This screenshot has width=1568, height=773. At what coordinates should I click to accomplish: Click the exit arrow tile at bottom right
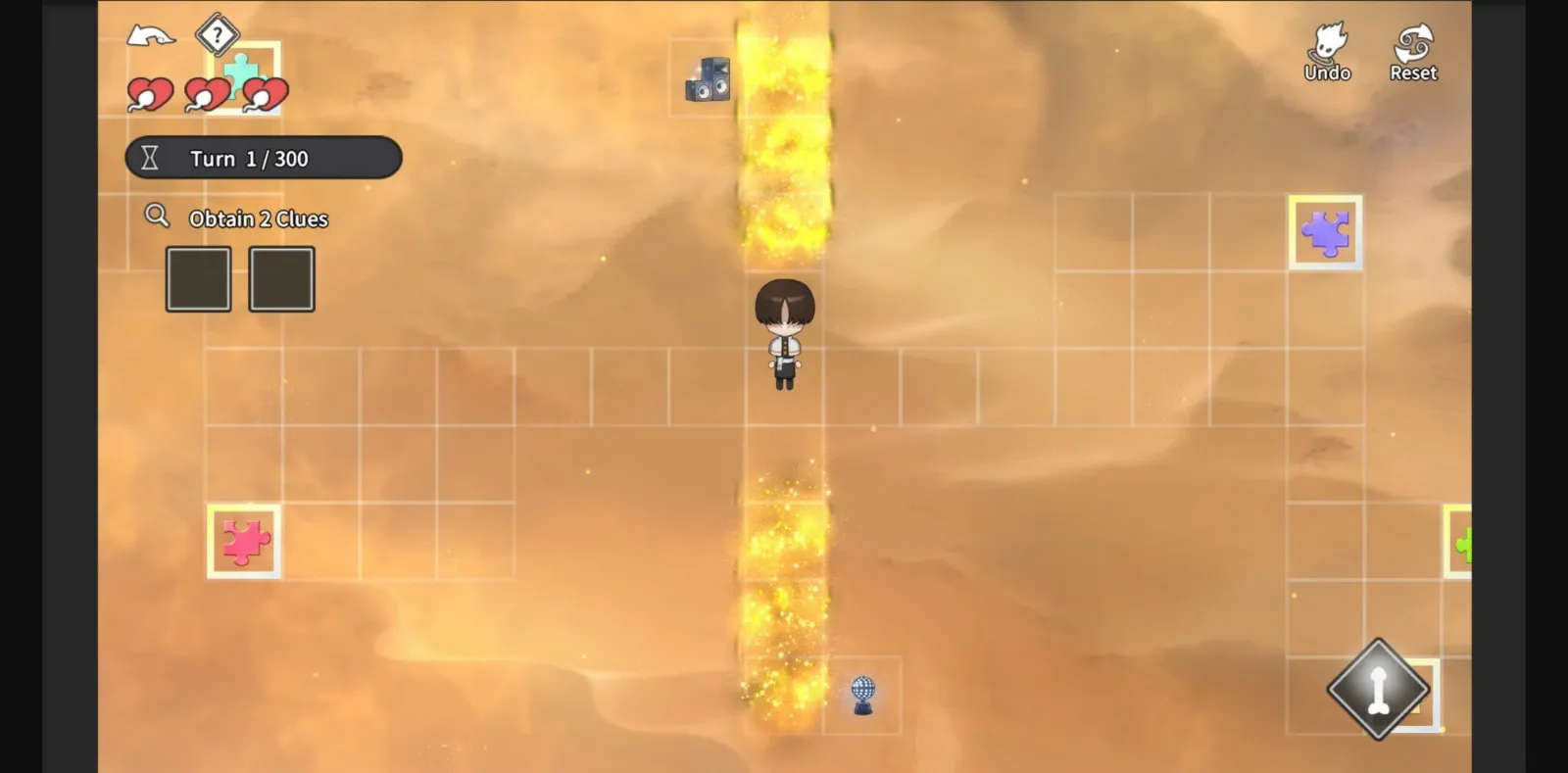[x=1379, y=689]
